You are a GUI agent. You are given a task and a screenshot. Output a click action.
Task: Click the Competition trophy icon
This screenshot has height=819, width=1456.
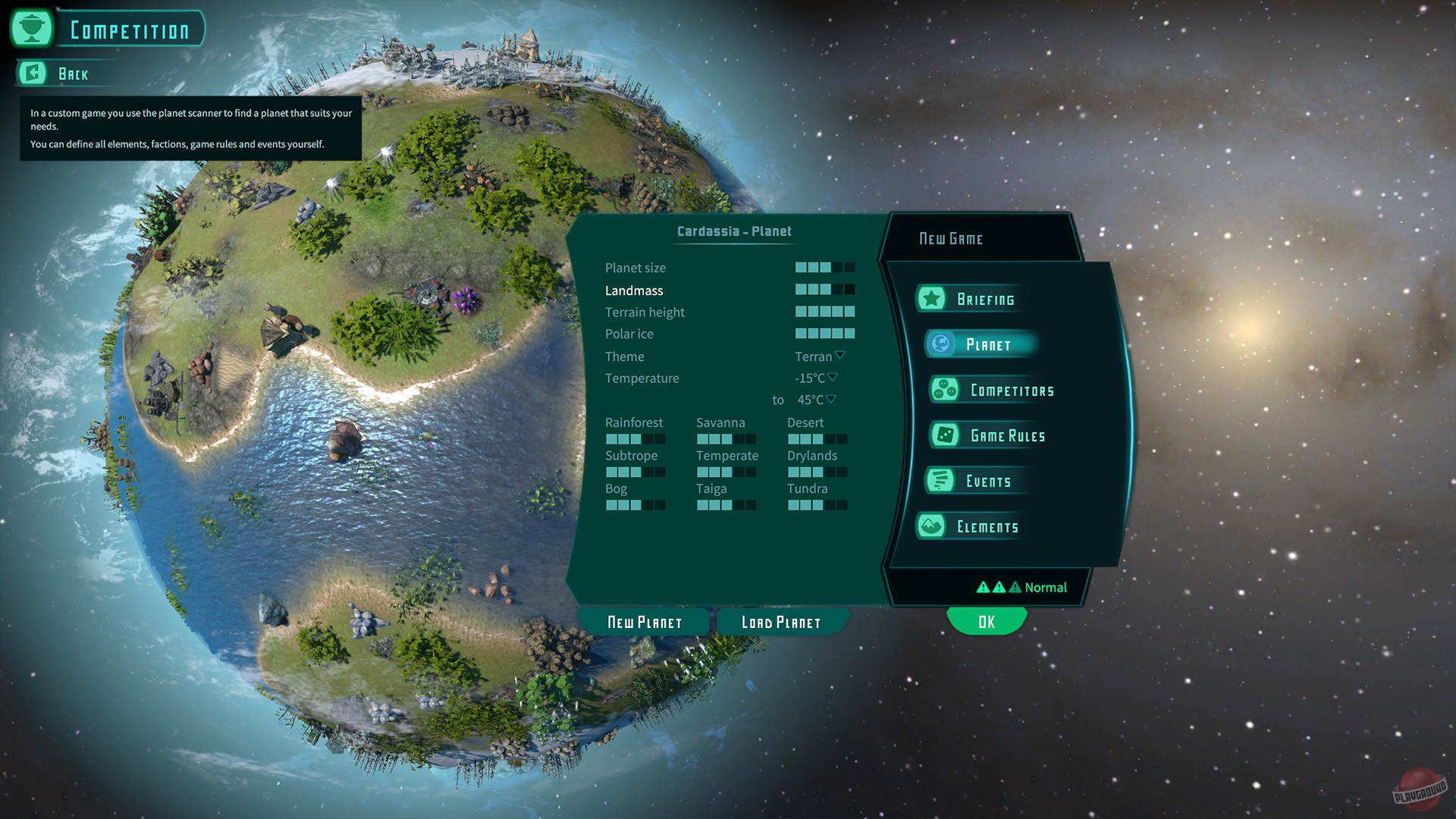(x=30, y=28)
